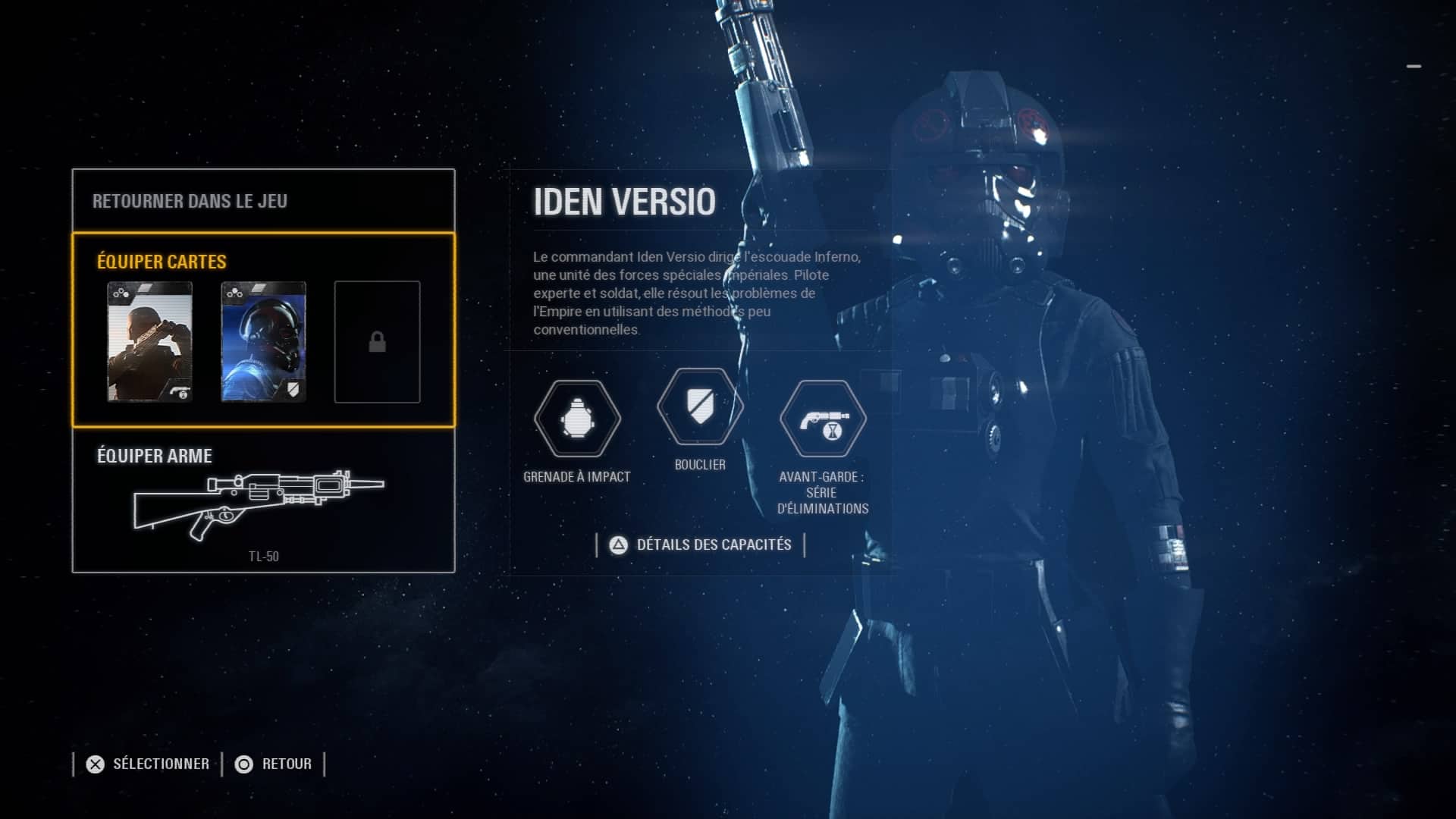The width and height of the screenshot is (1456, 819).
Task: Select the Grenade à Impact ability icon
Action: tap(577, 419)
